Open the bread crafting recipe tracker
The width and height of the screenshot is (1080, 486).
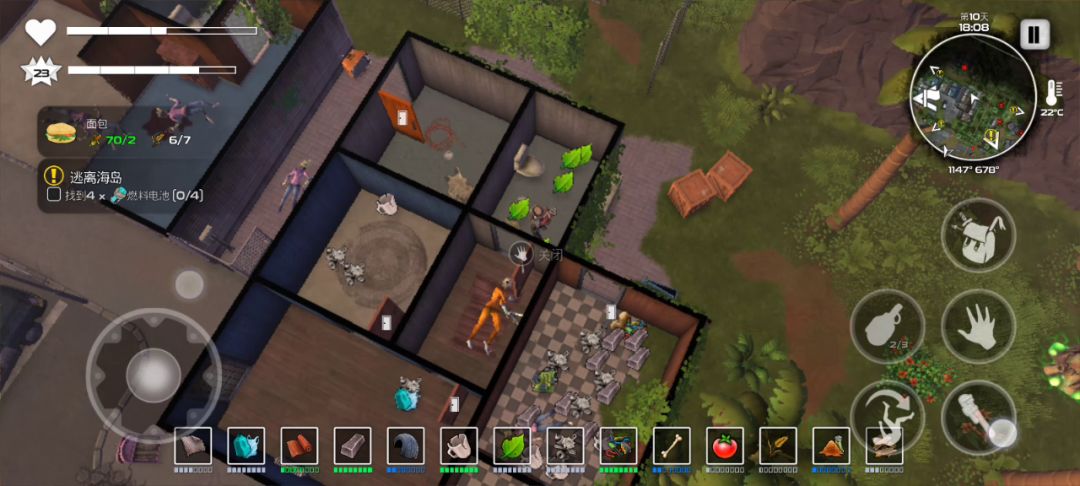pos(98,132)
